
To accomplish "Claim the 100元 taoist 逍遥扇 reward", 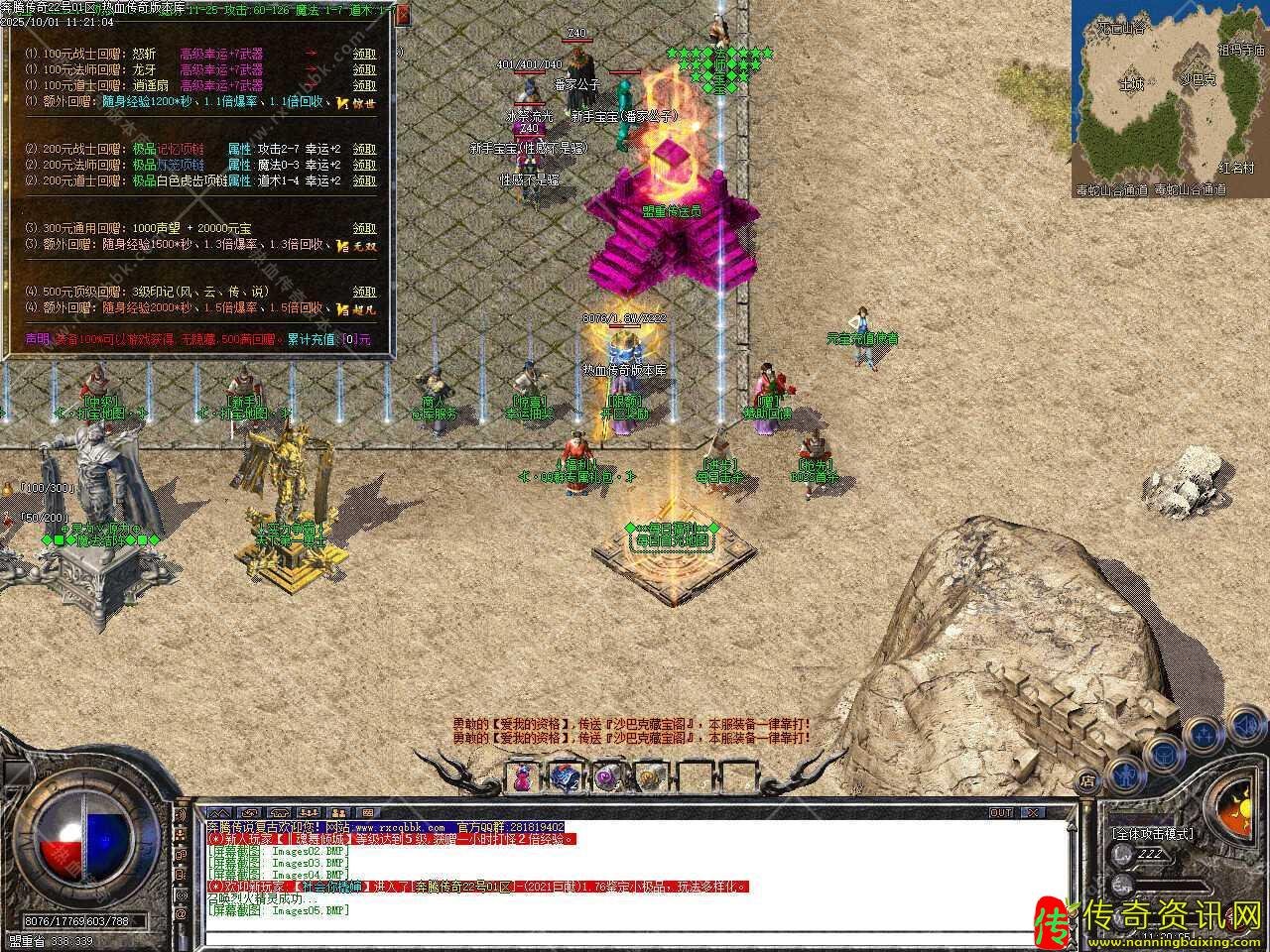I will 364,85.
